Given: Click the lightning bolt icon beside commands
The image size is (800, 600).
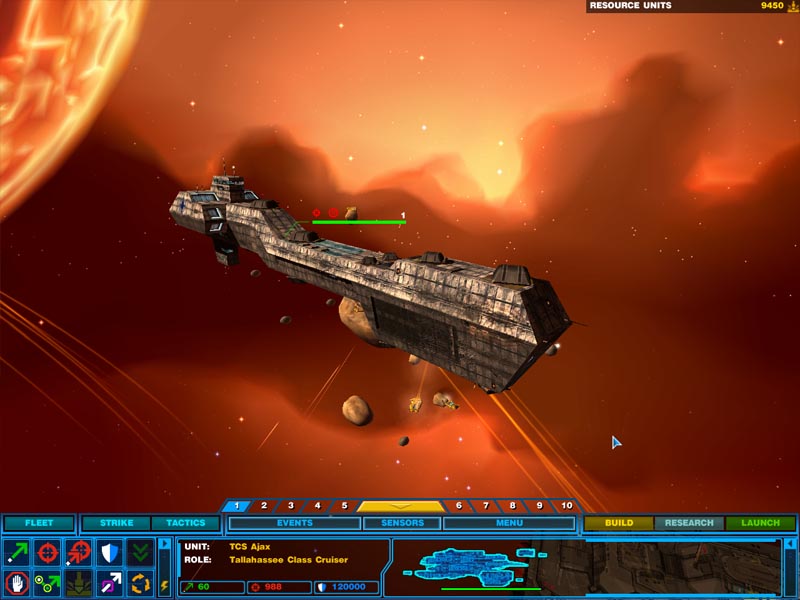Looking at the screenshot, I should coord(165,584).
